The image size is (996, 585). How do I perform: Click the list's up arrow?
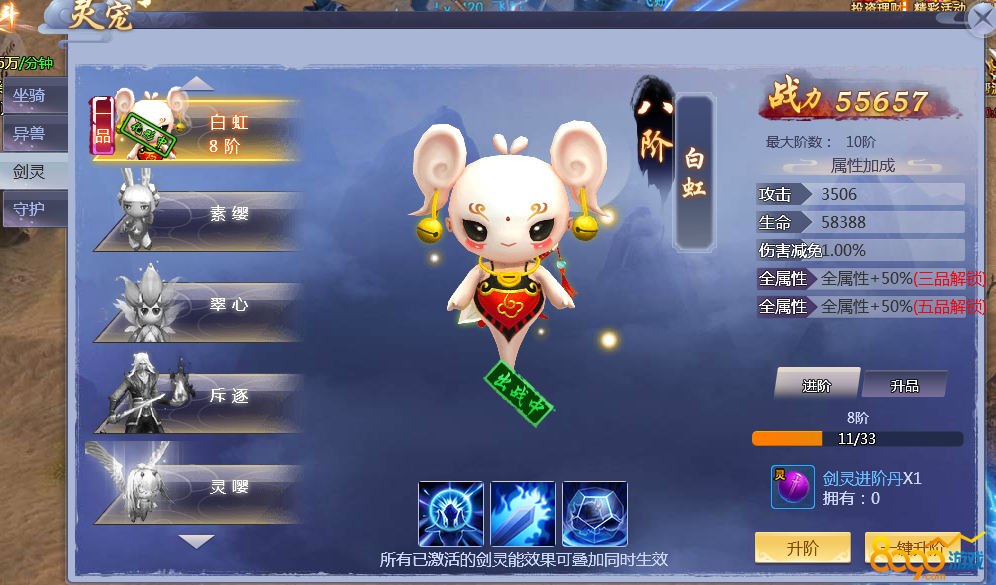[x=197, y=83]
